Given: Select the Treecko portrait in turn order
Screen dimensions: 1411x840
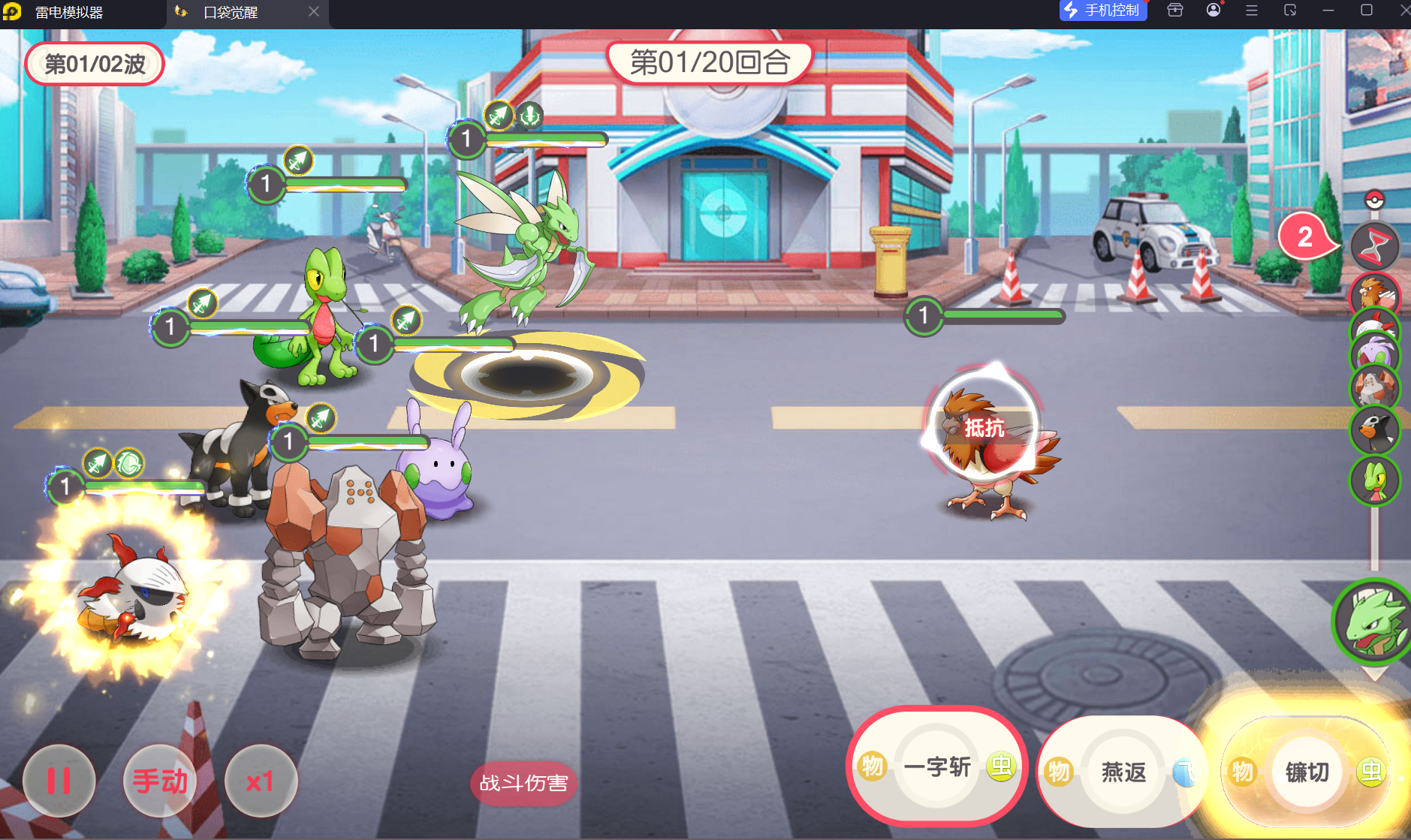Looking at the screenshot, I should coord(1375,480).
